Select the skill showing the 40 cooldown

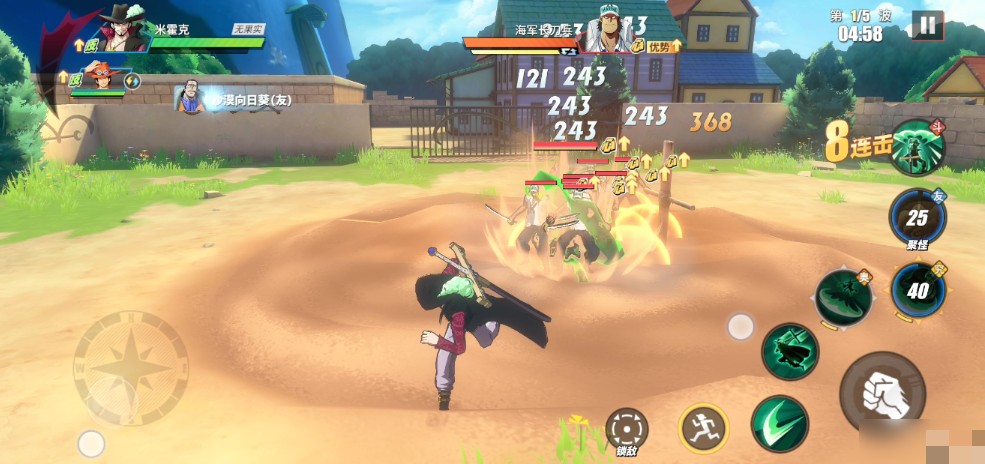(918, 288)
